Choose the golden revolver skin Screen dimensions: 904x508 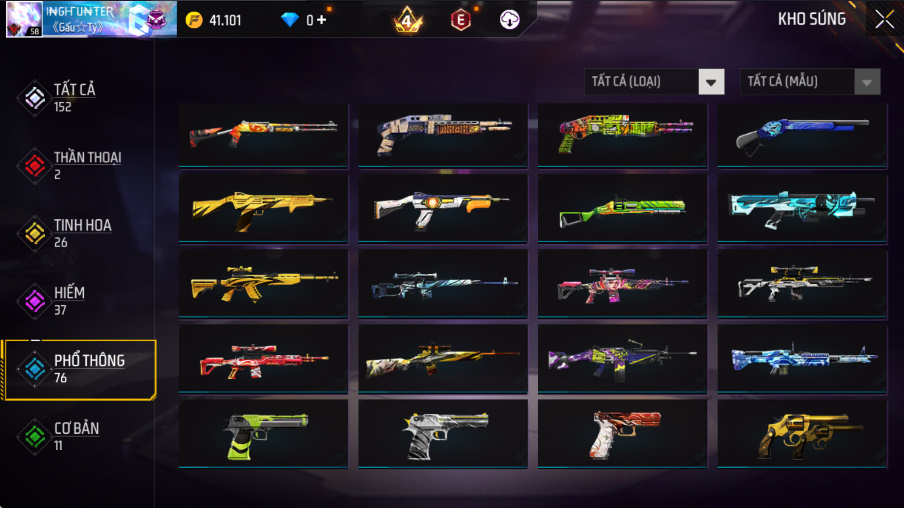pyautogui.click(x=802, y=434)
